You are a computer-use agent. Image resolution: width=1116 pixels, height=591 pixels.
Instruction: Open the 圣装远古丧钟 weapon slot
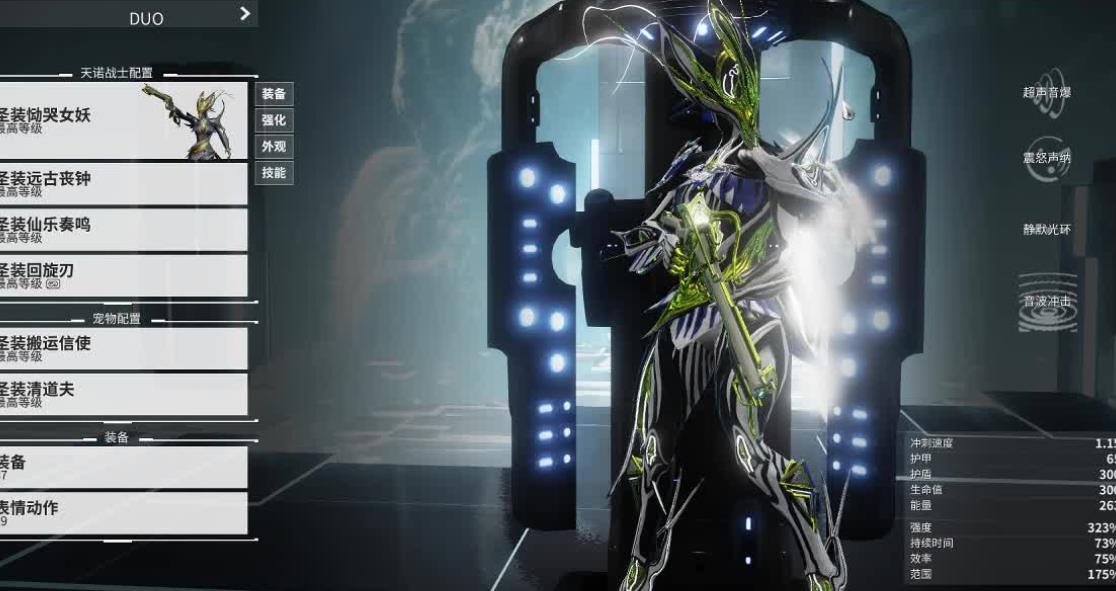pos(122,184)
